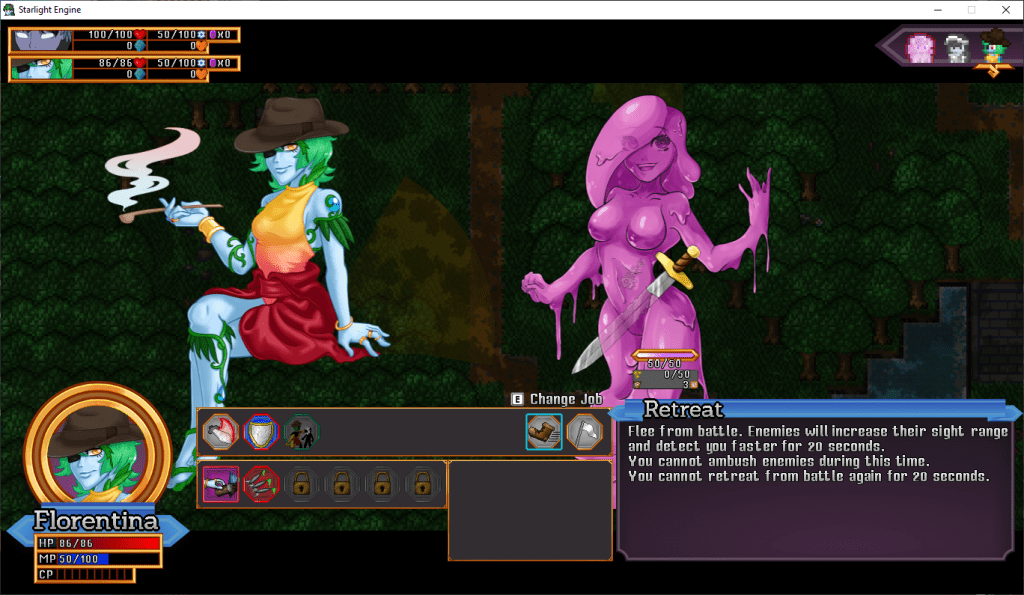Activate the red-framed dagger volley skill
1024x595 pixels.
tap(261, 484)
